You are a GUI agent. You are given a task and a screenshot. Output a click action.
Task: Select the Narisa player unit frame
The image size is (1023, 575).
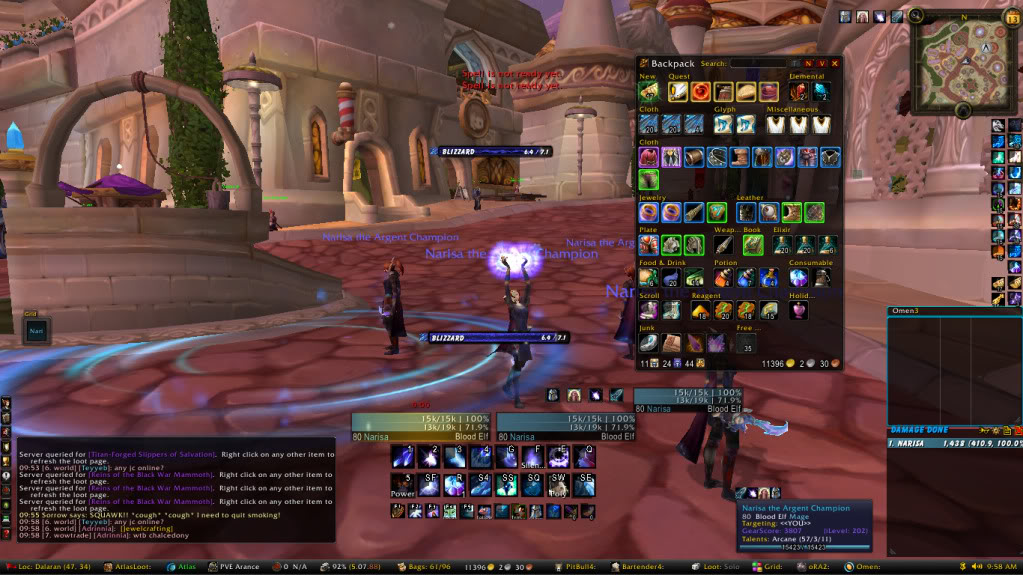pos(421,425)
